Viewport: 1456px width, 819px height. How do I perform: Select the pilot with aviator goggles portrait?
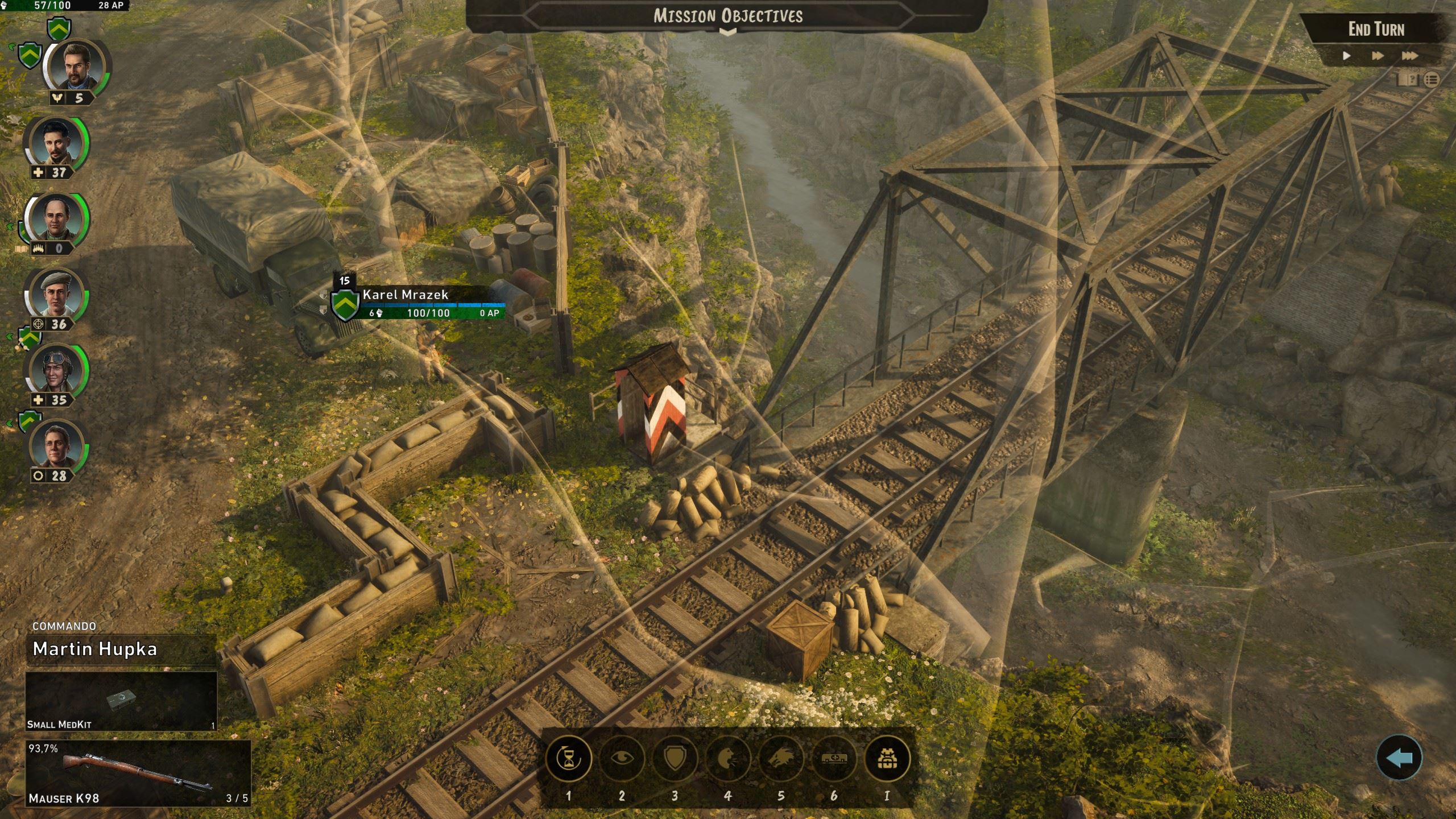[x=56, y=371]
